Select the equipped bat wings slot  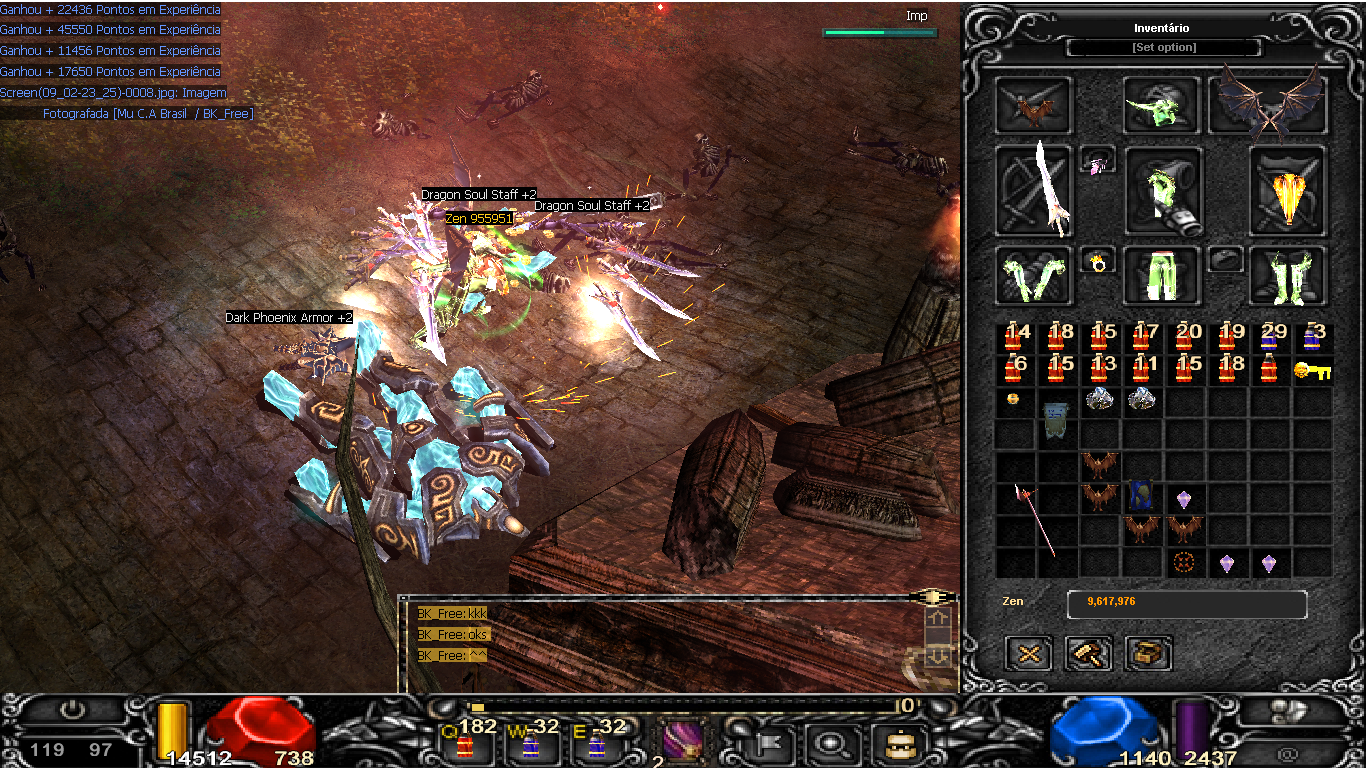pyautogui.click(x=1266, y=105)
